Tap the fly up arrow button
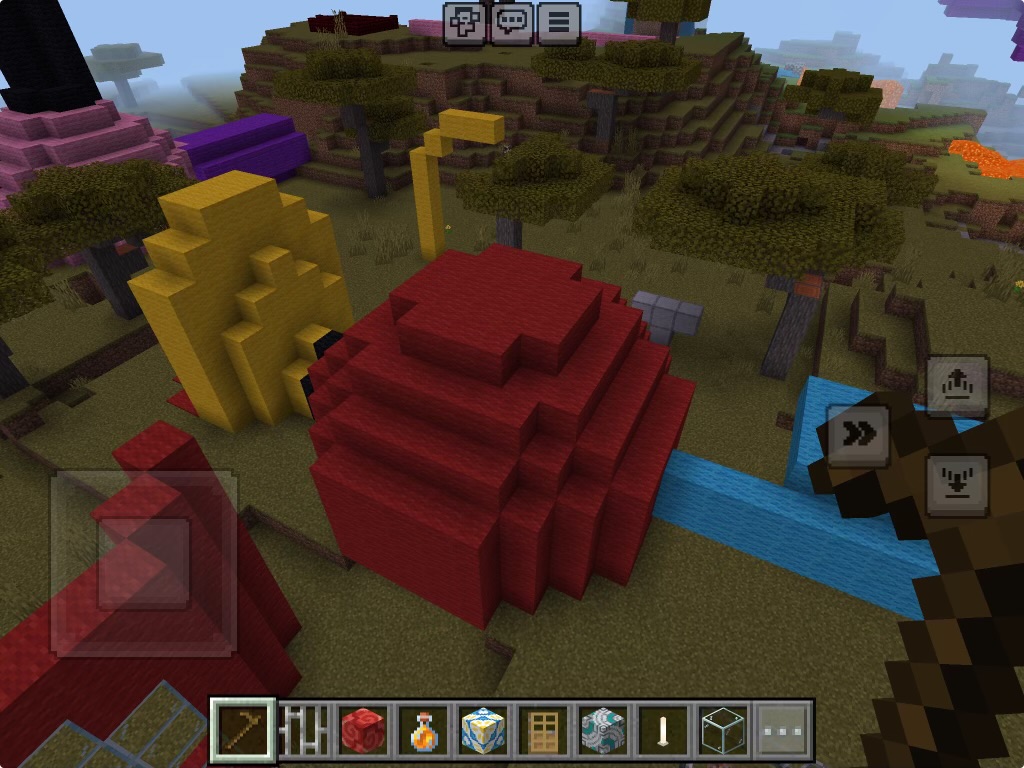Viewport: 1024px width, 768px height. 957,386
